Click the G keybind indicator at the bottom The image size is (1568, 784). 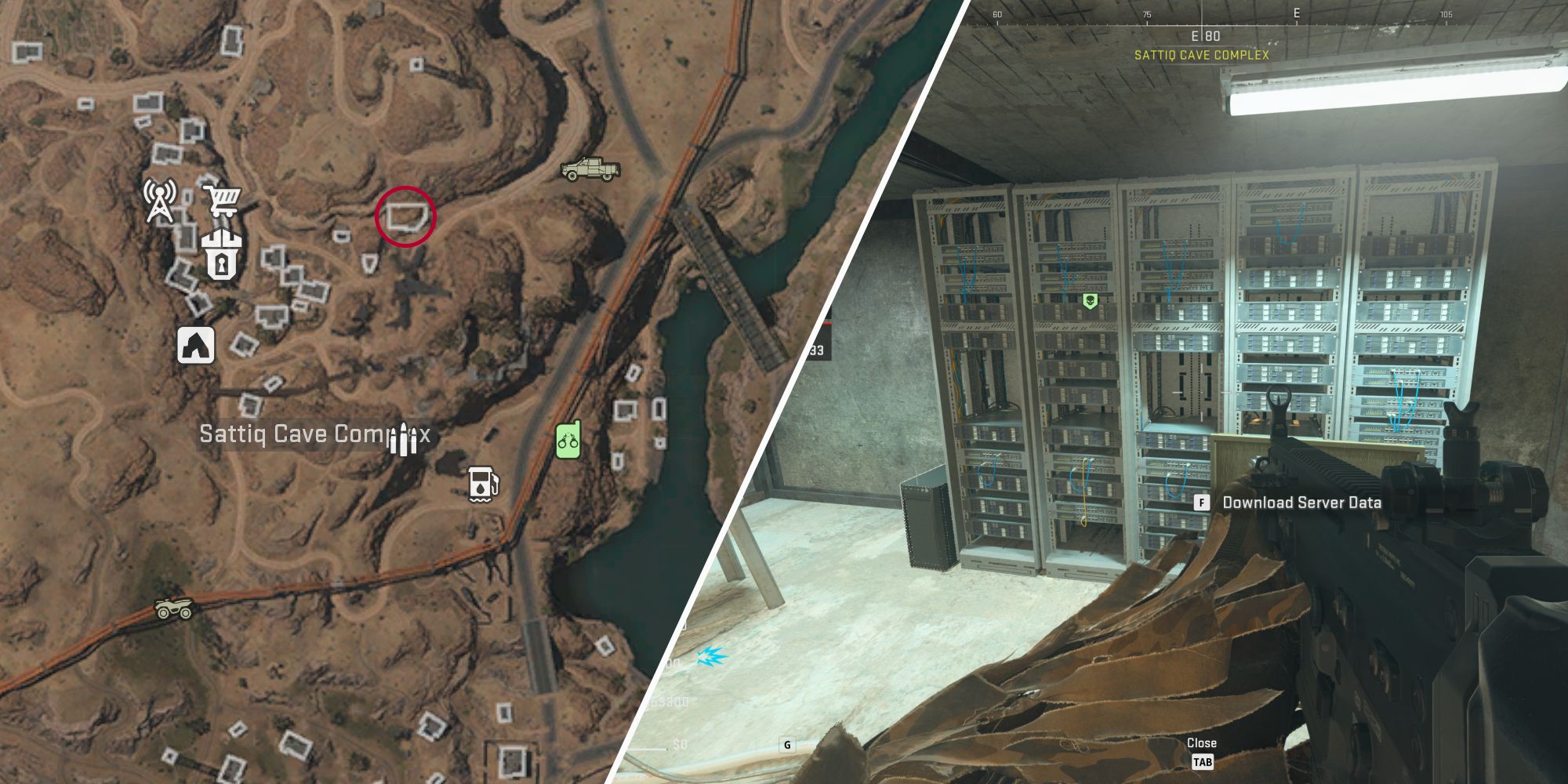click(787, 745)
